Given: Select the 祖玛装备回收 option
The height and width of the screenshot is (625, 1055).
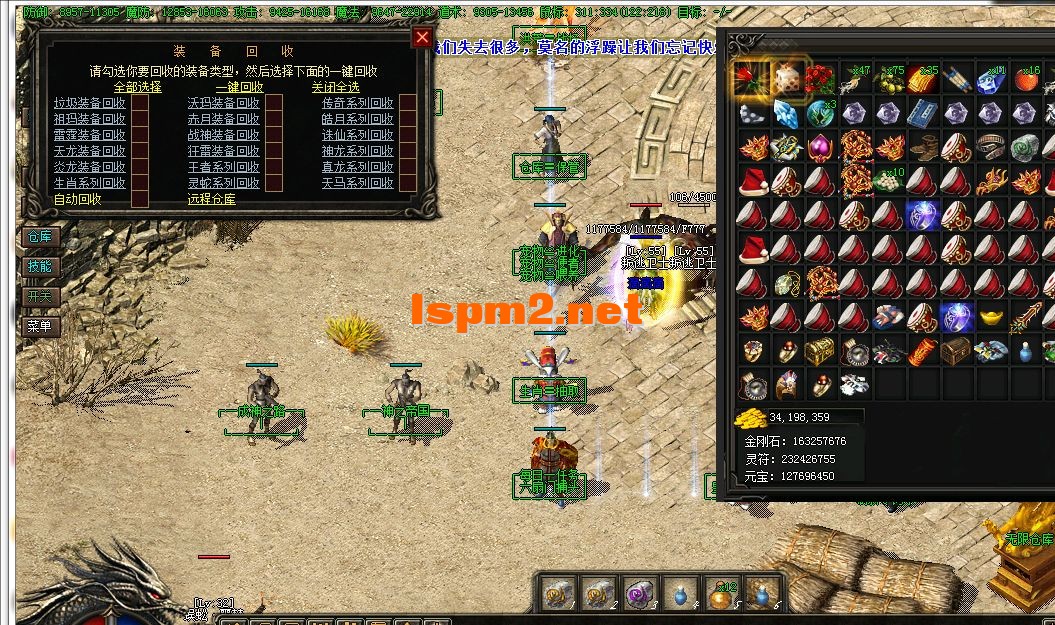Looking at the screenshot, I should coord(140,119).
